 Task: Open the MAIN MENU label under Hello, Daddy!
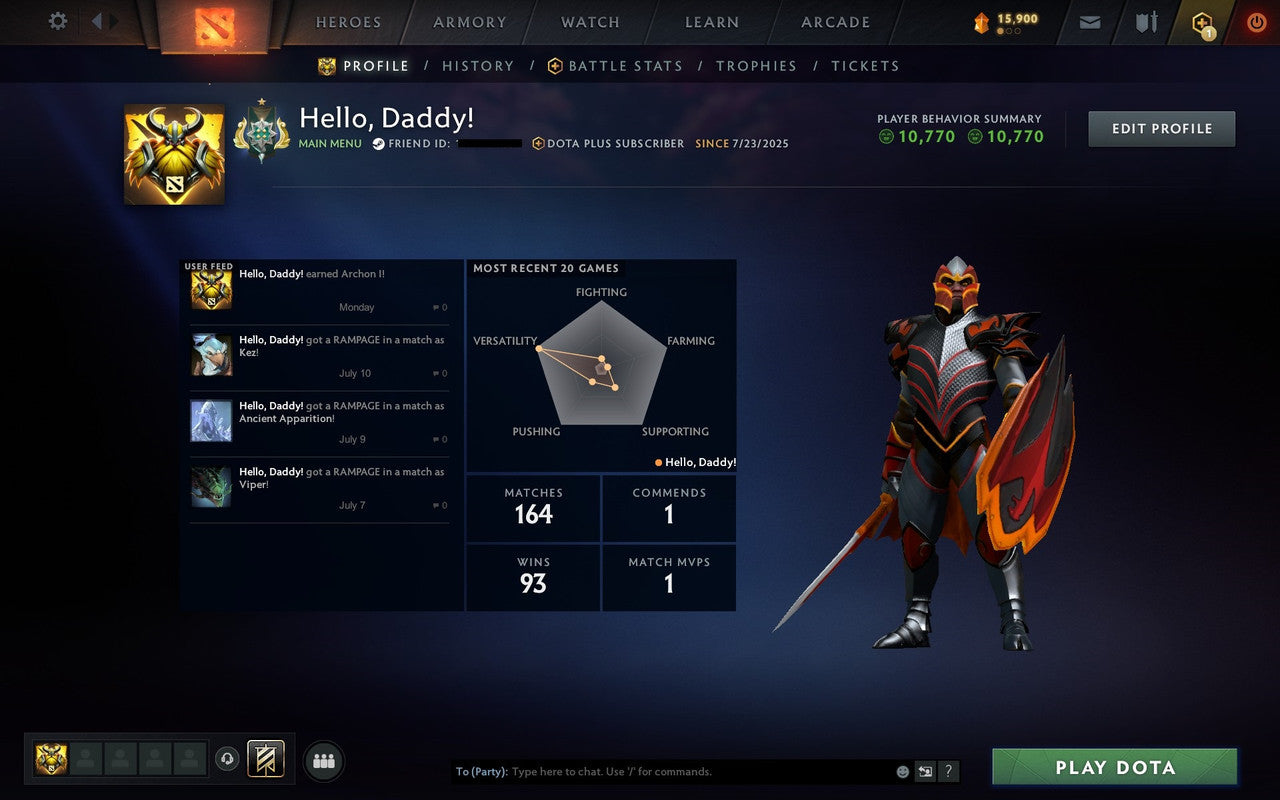[x=330, y=144]
